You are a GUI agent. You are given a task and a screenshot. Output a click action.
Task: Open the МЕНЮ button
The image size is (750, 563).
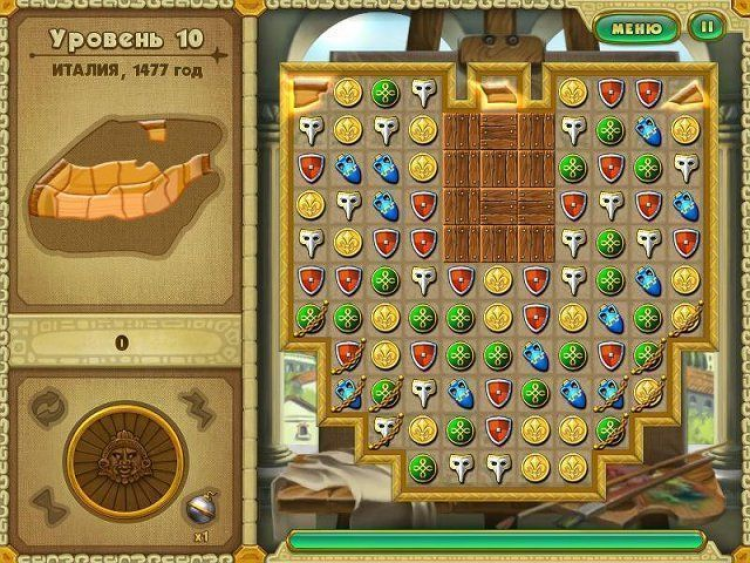[636, 27]
